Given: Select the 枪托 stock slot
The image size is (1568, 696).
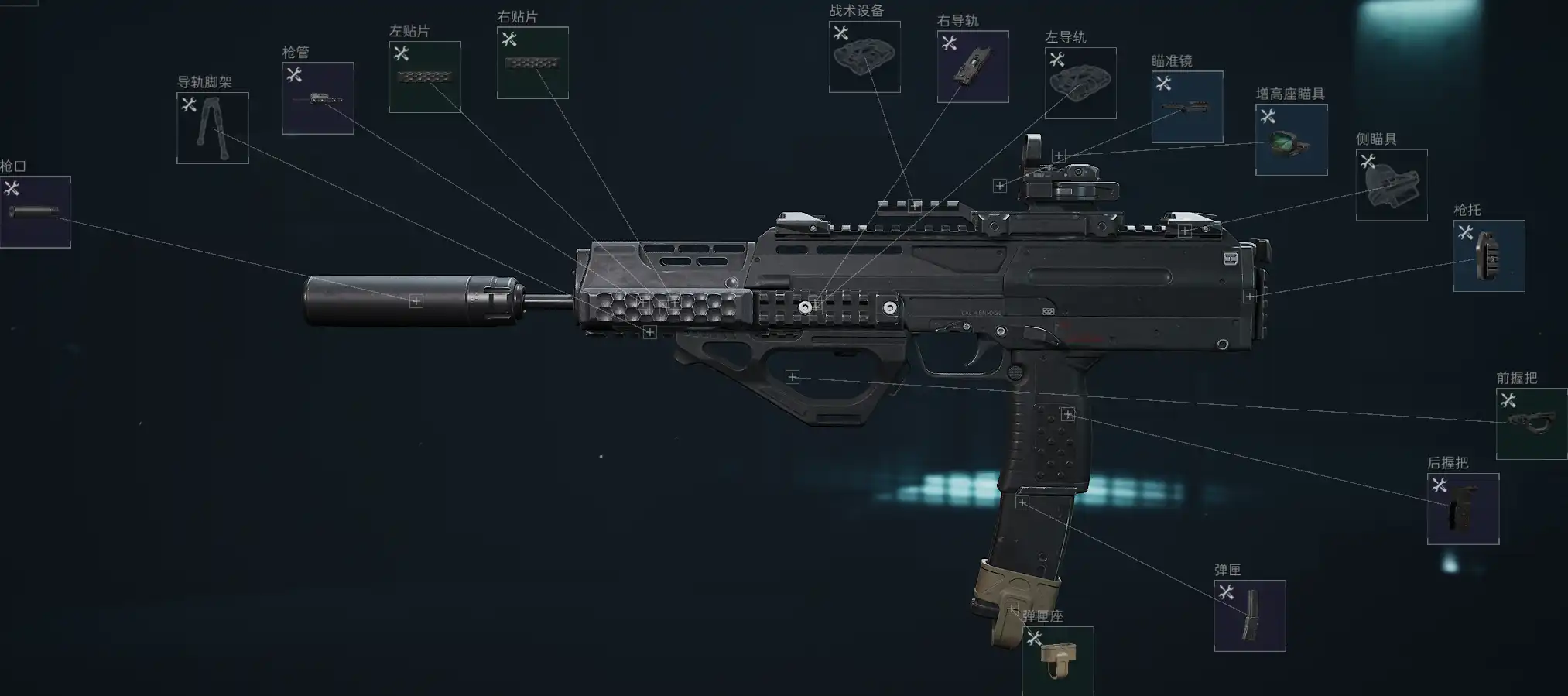Looking at the screenshot, I should tap(1489, 256).
